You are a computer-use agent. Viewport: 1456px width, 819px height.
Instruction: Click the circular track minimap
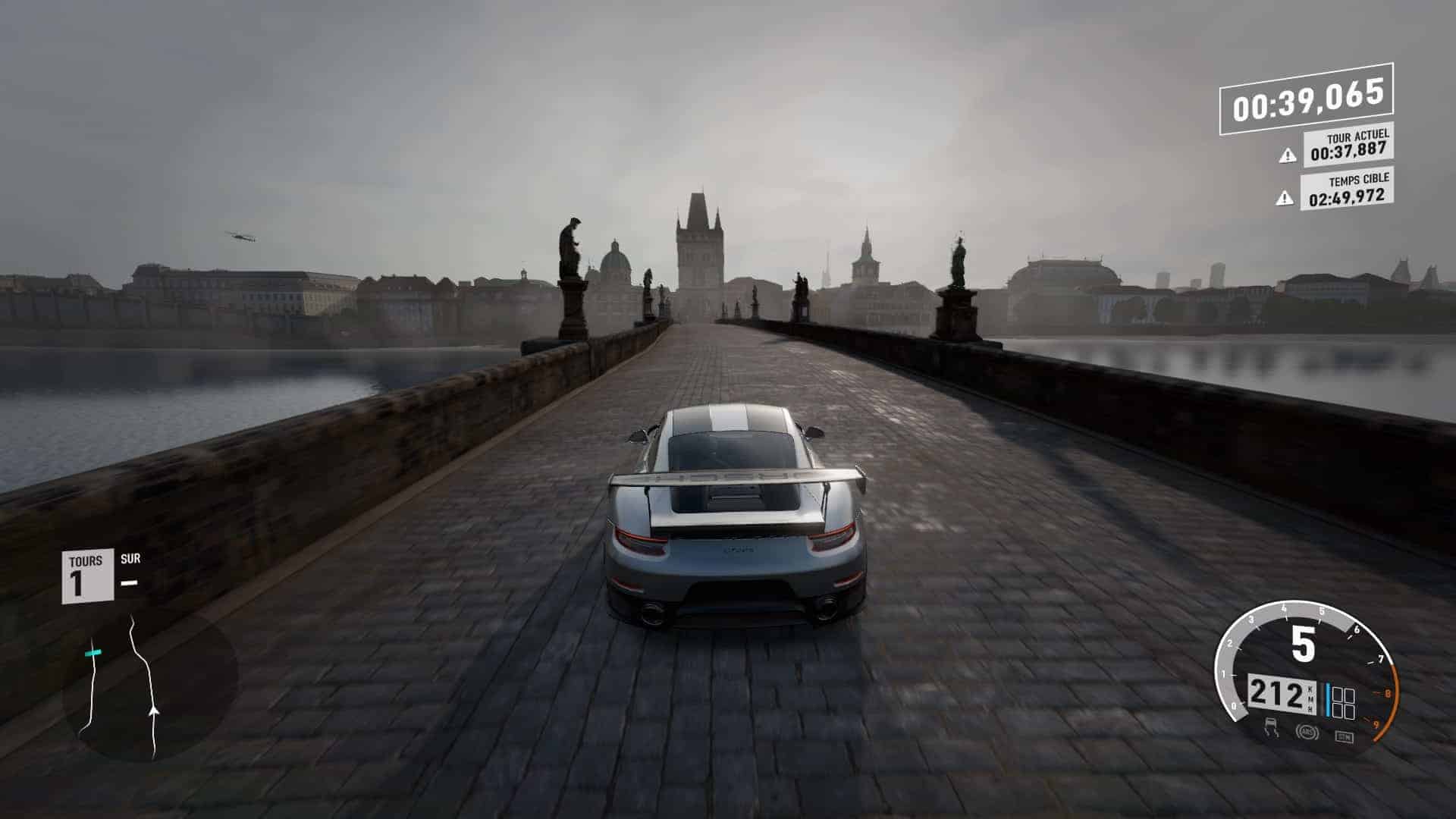point(149,686)
